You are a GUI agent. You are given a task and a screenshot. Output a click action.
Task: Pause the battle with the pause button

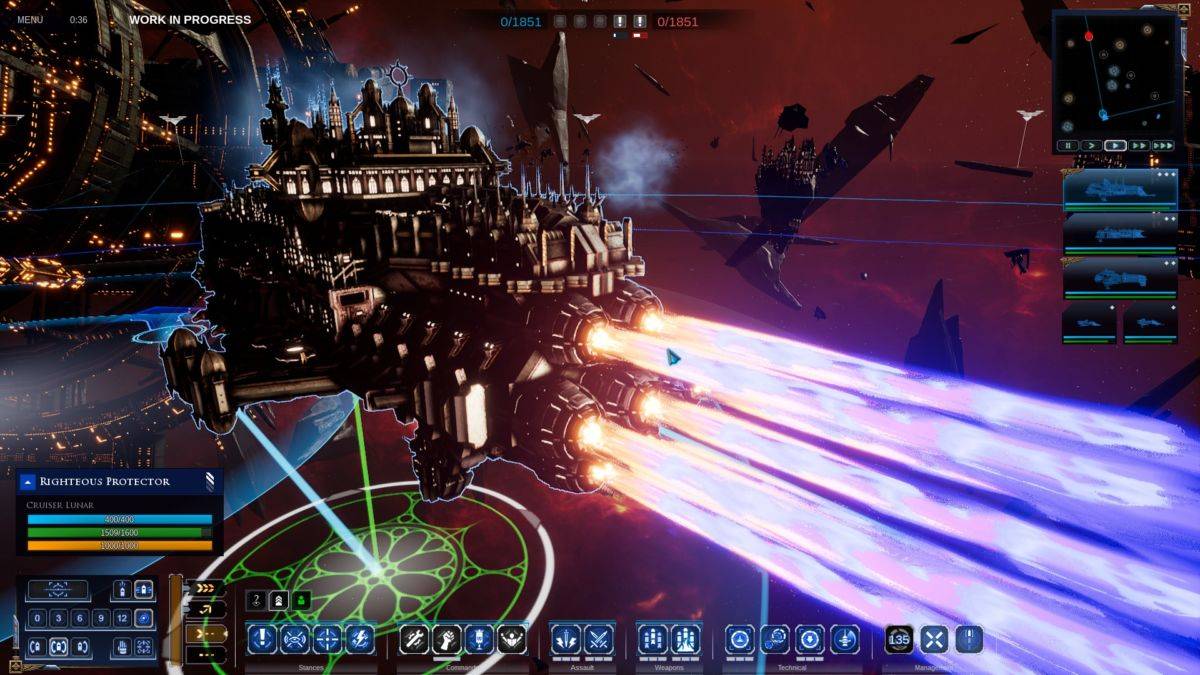[x=1069, y=146]
